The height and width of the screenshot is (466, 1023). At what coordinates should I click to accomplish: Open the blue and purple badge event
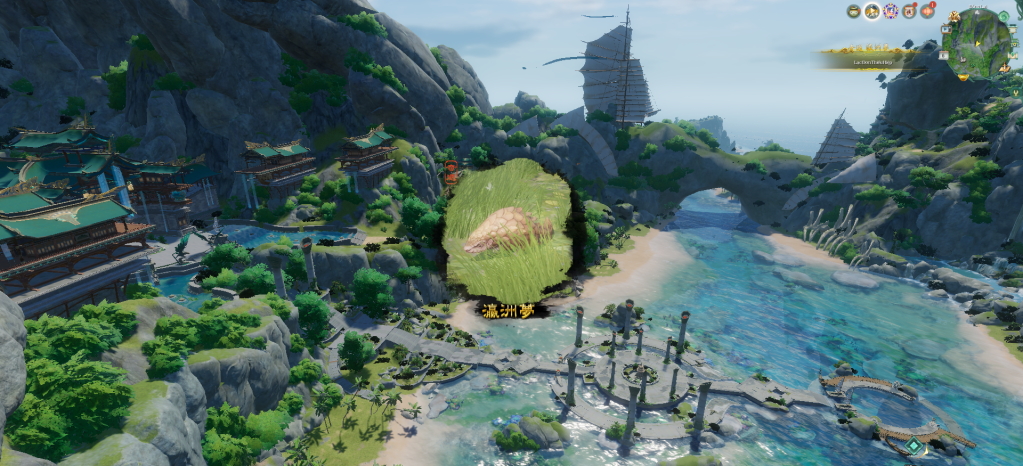click(889, 11)
